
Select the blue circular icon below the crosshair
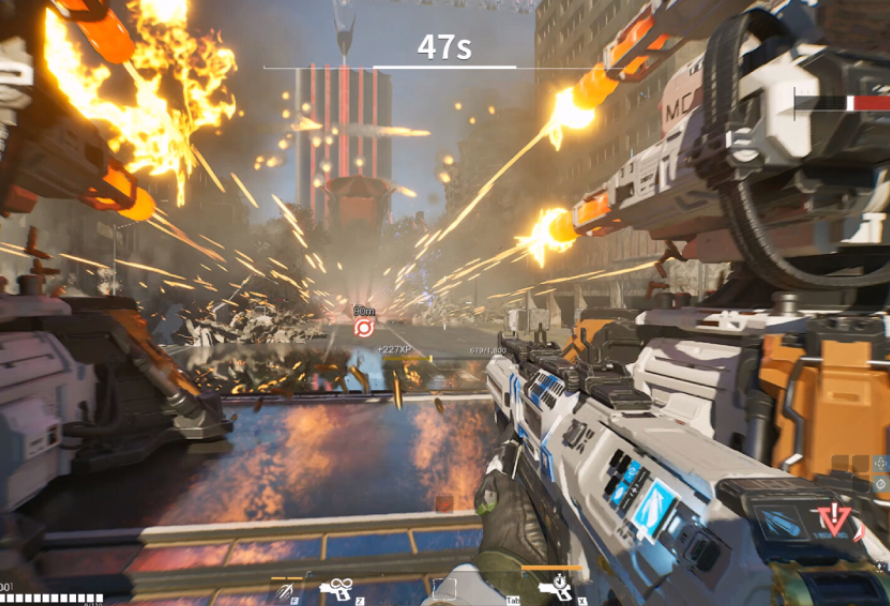point(880,484)
